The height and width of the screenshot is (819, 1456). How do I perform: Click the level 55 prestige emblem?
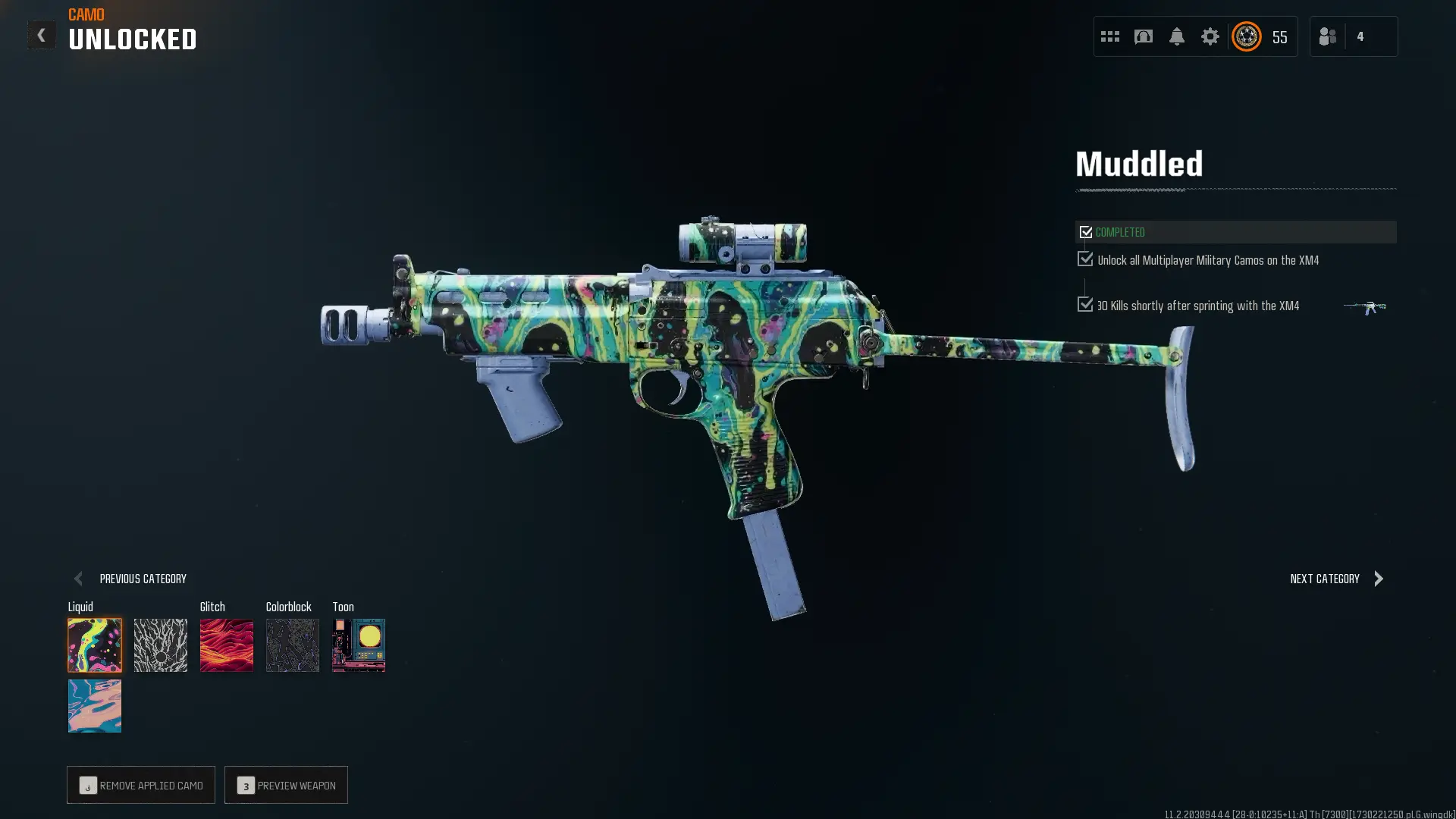pyautogui.click(x=1245, y=36)
